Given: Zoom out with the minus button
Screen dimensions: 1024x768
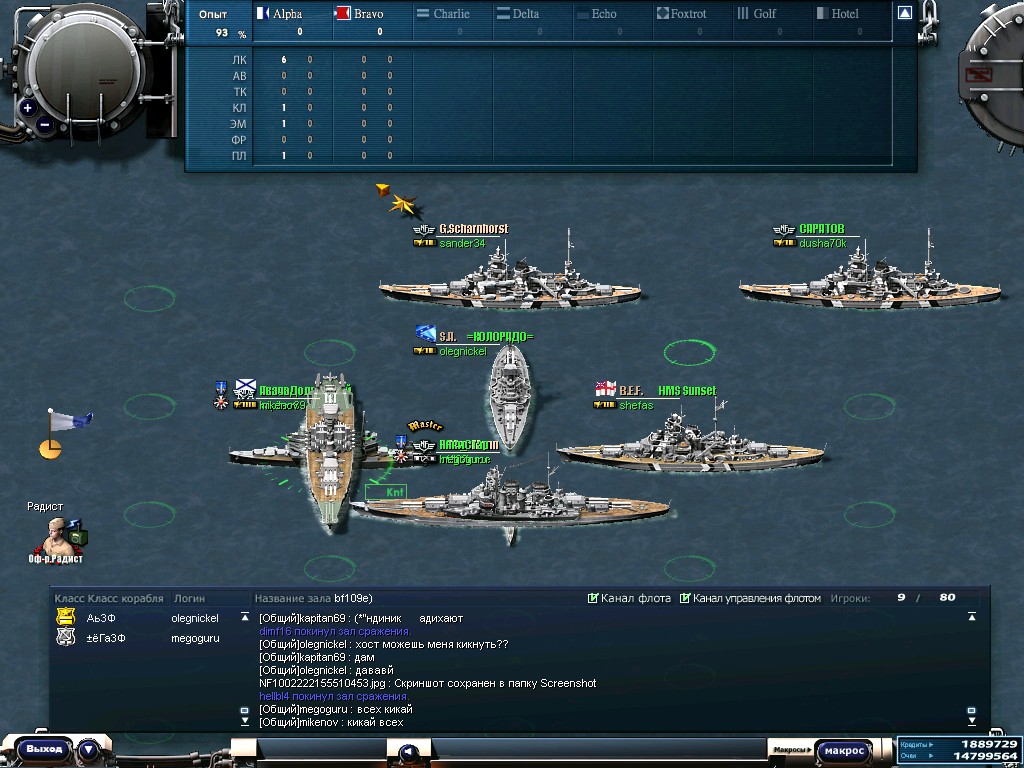Looking at the screenshot, I should [x=45, y=126].
